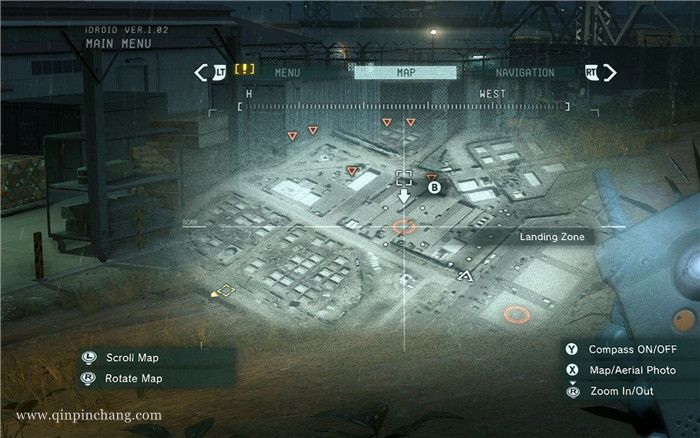The height and width of the screenshot is (438, 700).
Task: Open the NAVIGATION tab
Action: tap(524, 73)
